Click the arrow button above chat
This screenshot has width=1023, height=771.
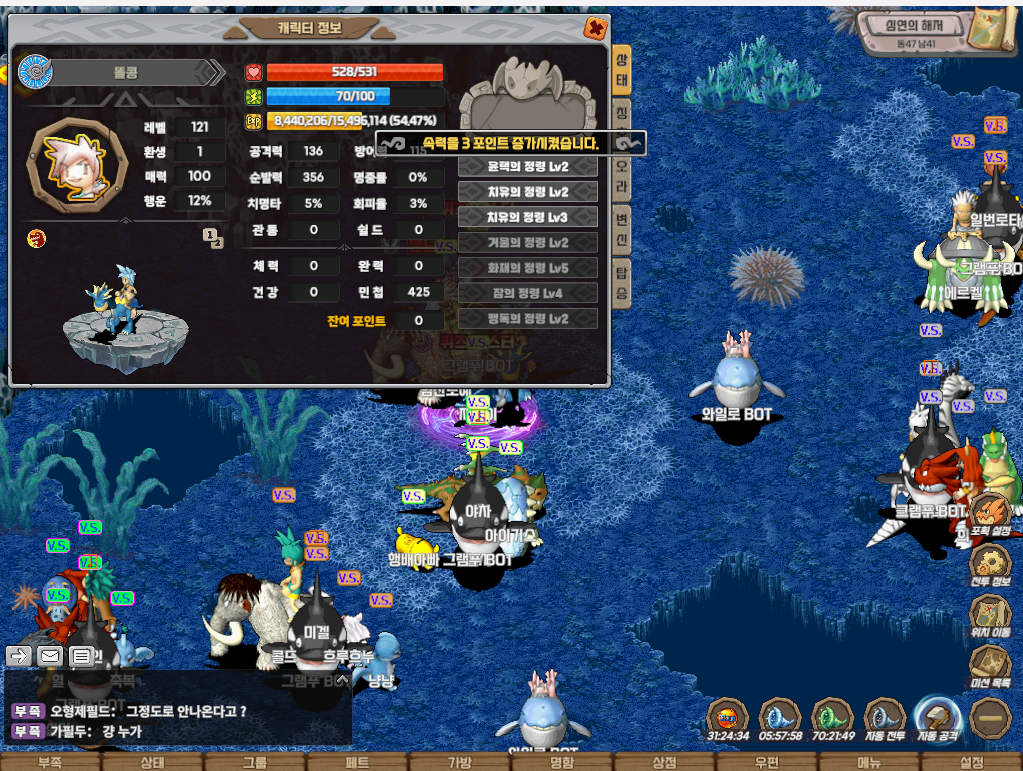19,656
